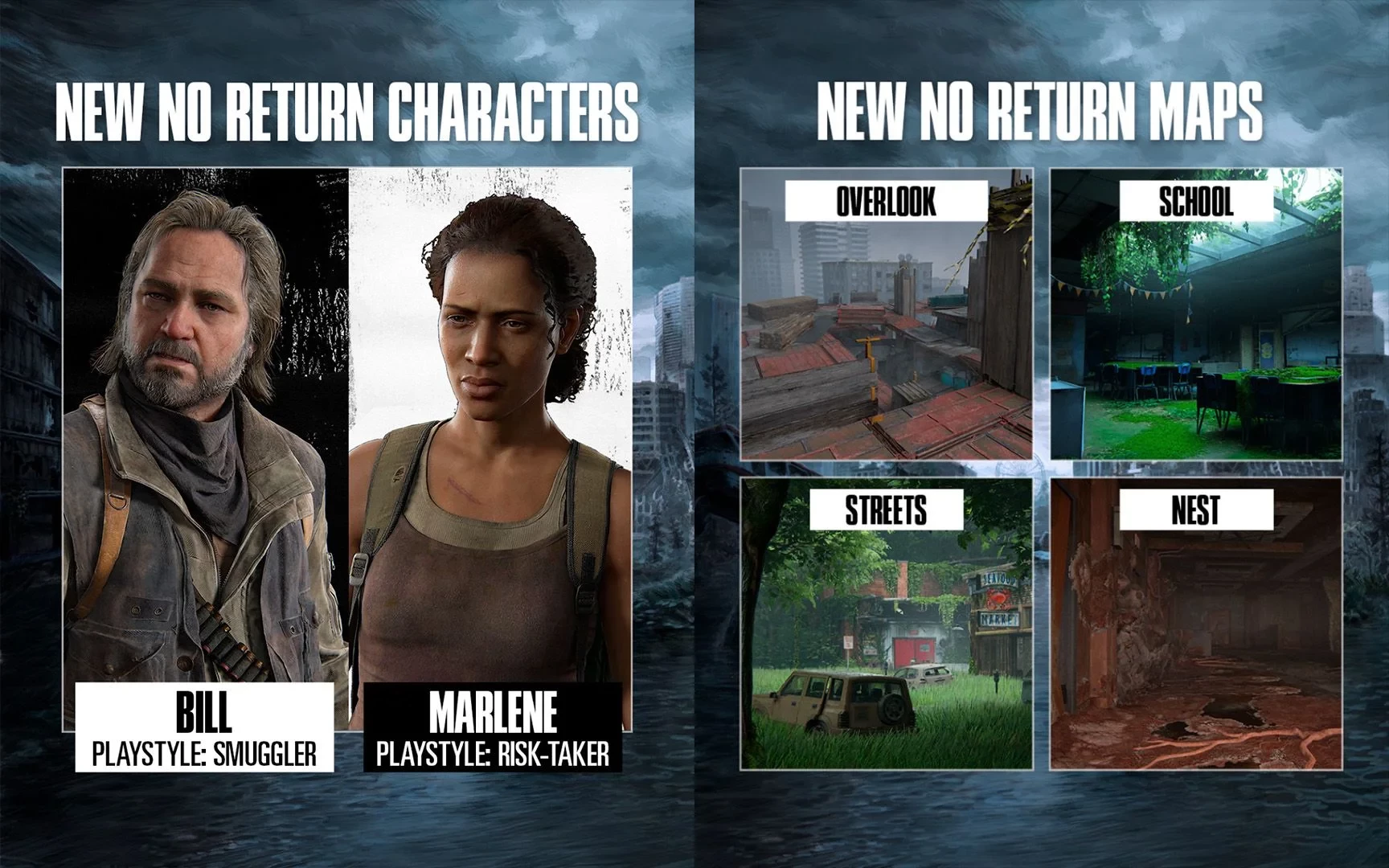Select the Bill character portrait
Viewport: 1389px width, 868px height.
pos(206,434)
